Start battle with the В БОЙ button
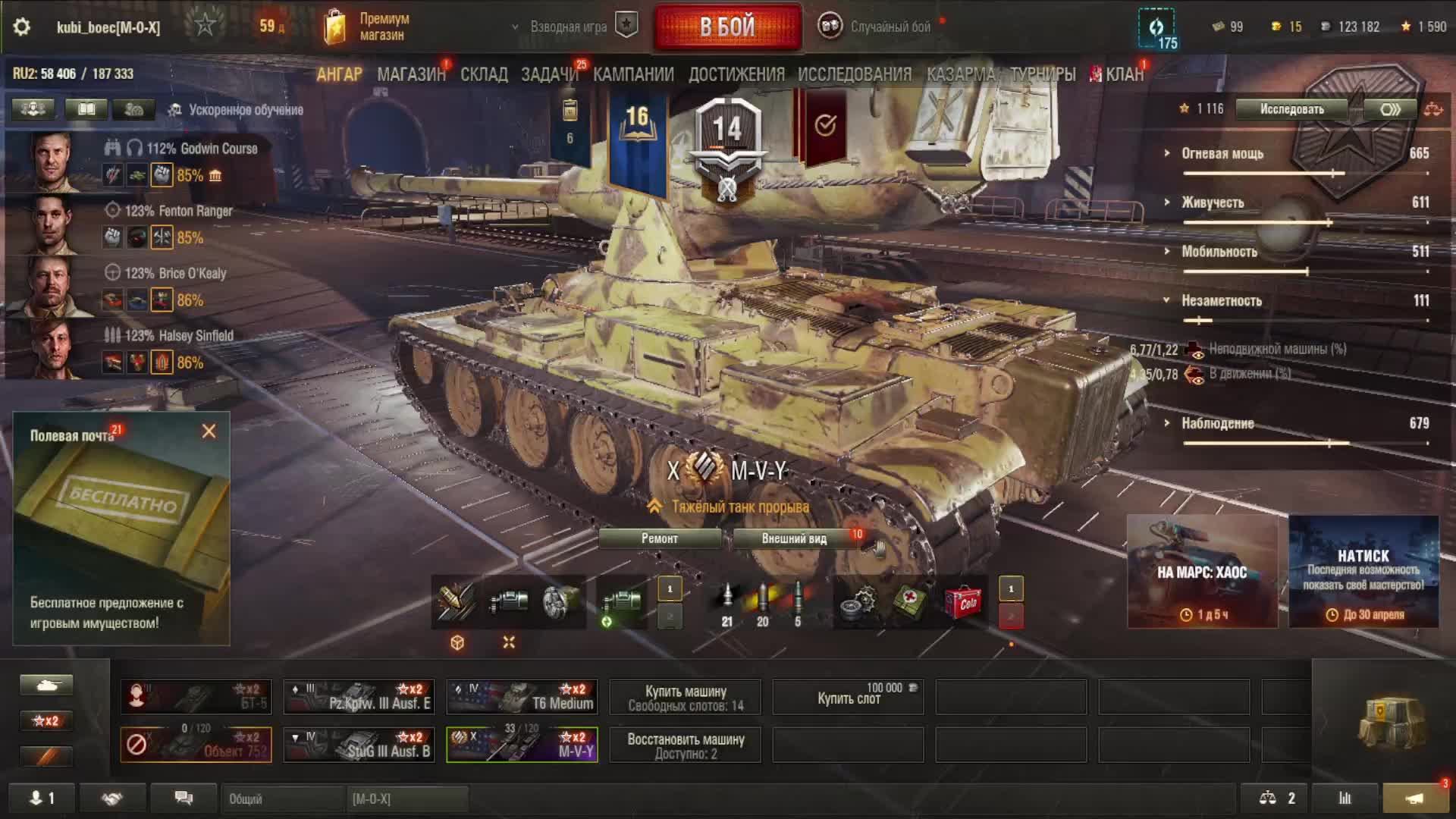1456x819 pixels. 727,27
